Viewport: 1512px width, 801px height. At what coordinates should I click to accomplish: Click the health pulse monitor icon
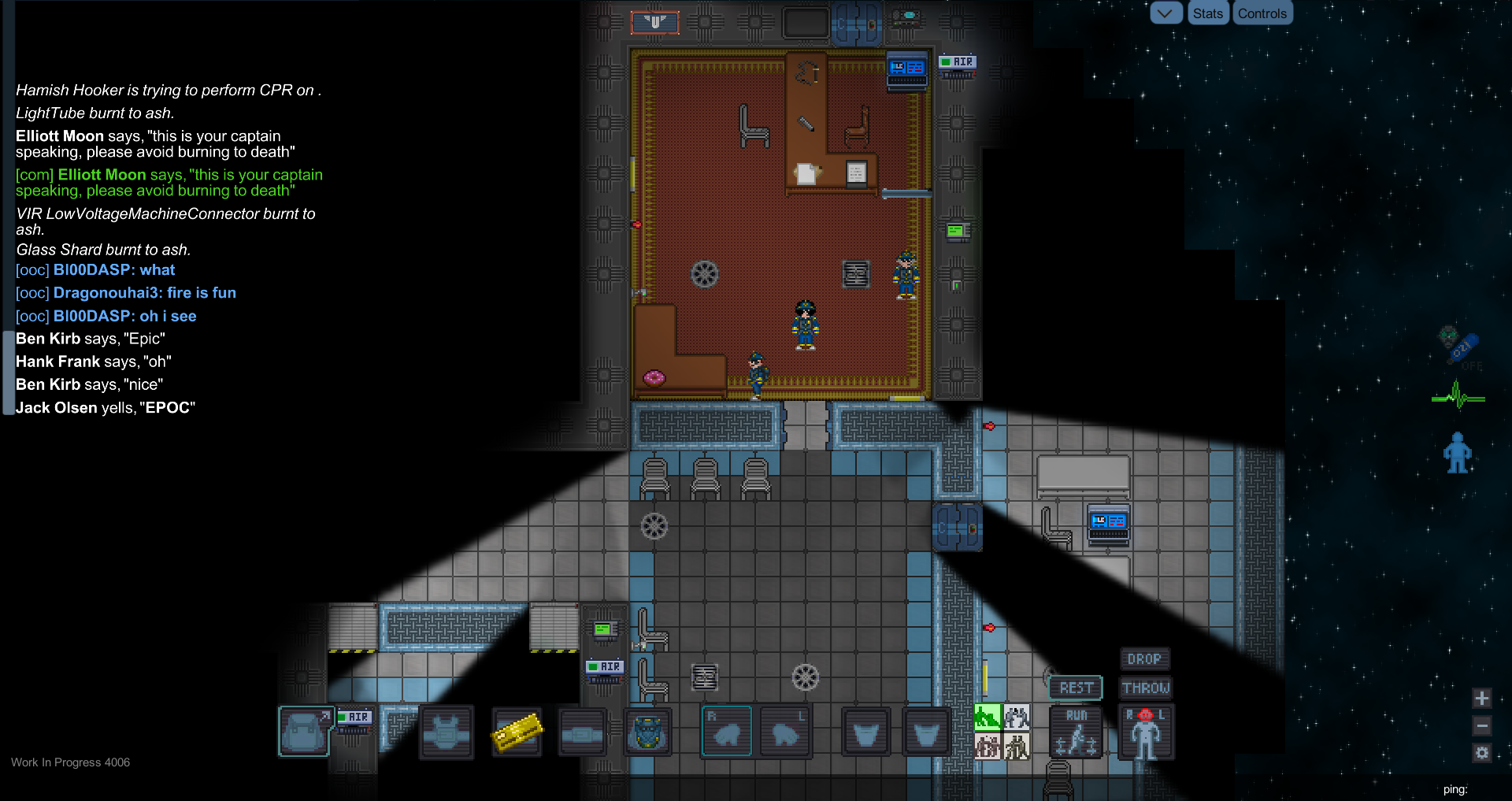1457,396
